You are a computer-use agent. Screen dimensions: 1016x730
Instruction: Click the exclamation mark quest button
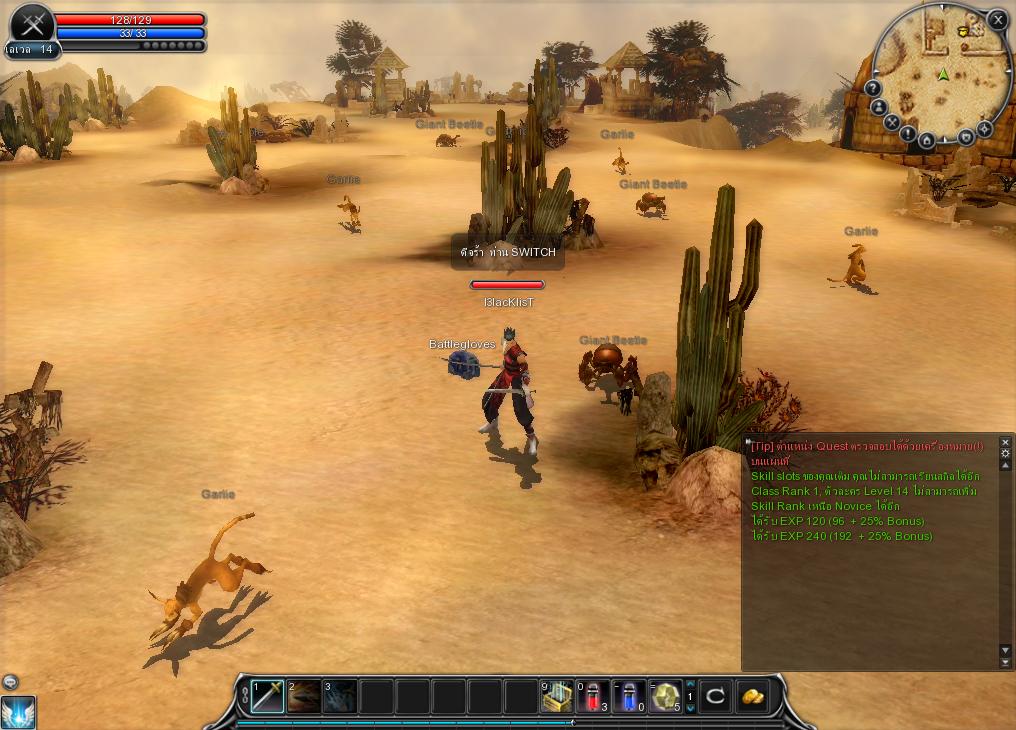click(907, 133)
